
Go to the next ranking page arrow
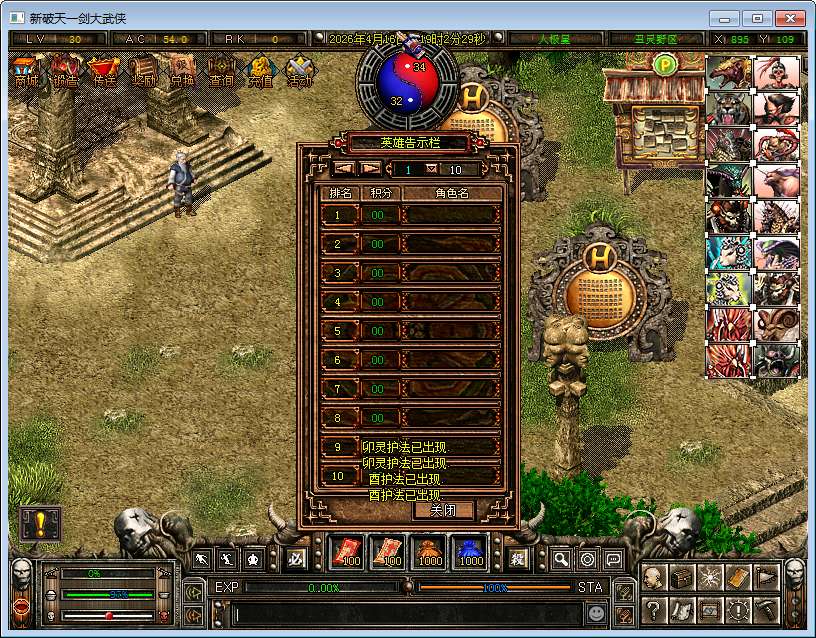click(x=369, y=169)
